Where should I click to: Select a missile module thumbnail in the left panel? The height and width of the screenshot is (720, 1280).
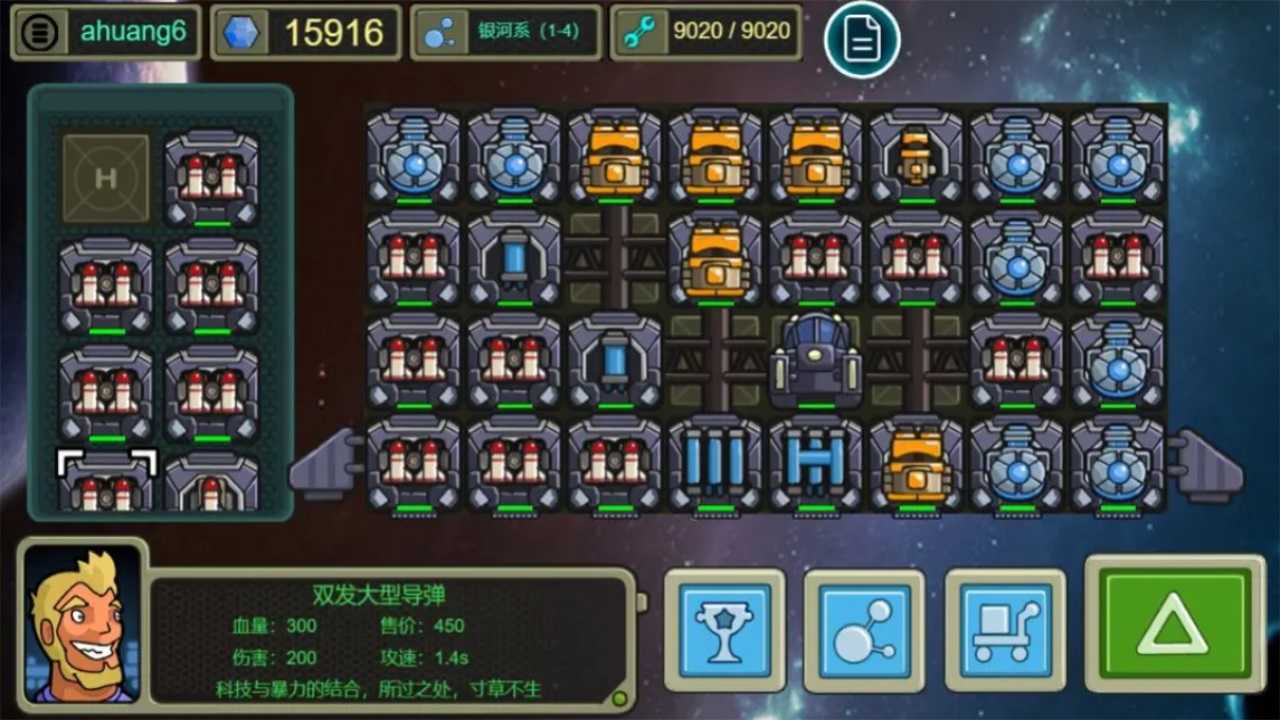213,178
